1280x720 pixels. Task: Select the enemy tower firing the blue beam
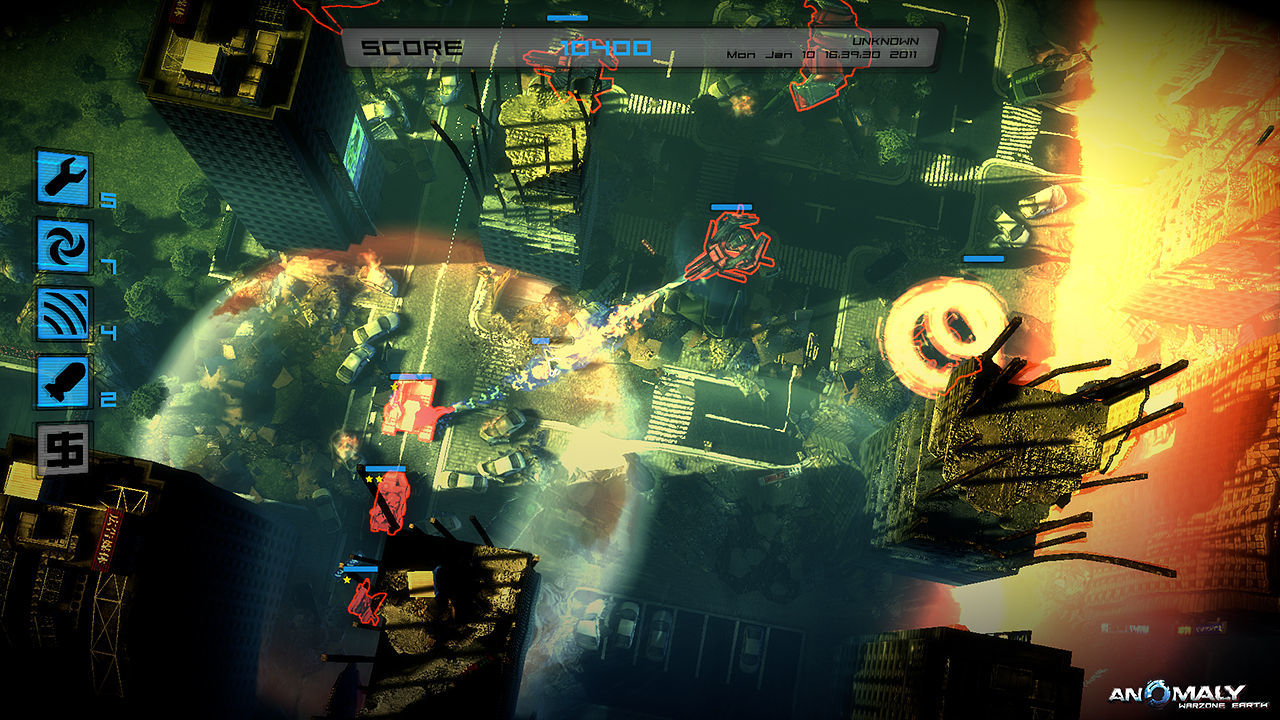(x=735, y=250)
